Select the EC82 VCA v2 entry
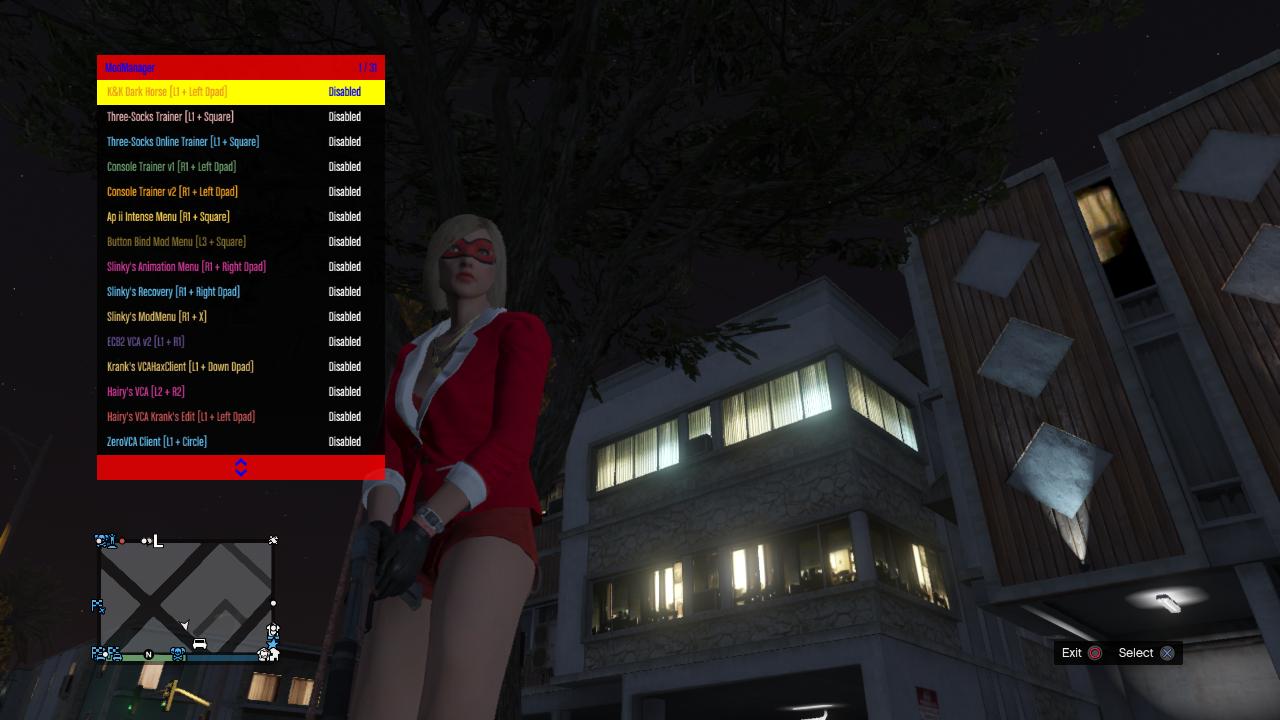The width and height of the screenshot is (1280, 720). pyautogui.click(x=145, y=342)
